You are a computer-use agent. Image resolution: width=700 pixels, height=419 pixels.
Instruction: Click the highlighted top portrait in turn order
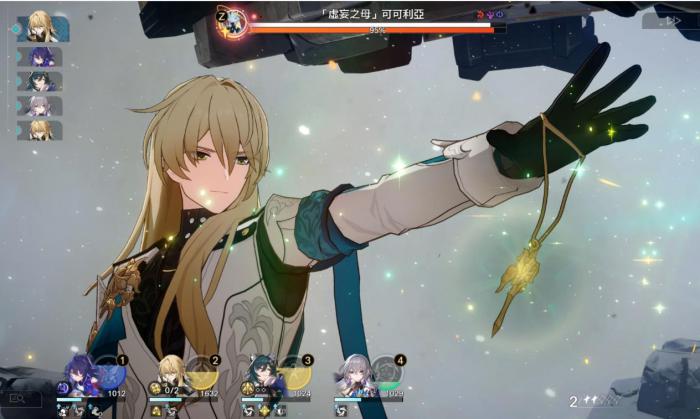pyautogui.click(x=42, y=28)
